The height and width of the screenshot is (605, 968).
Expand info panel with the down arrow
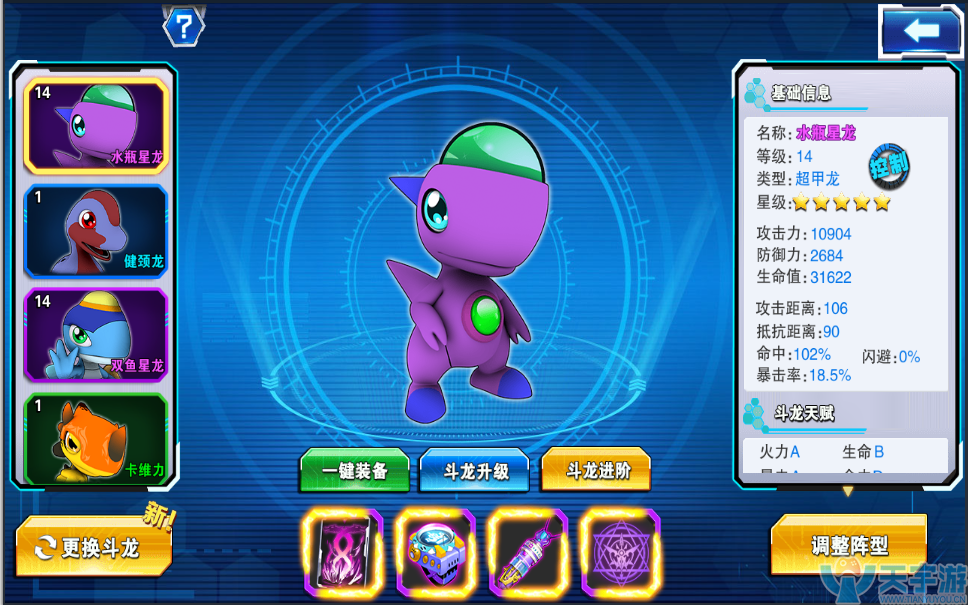848,491
